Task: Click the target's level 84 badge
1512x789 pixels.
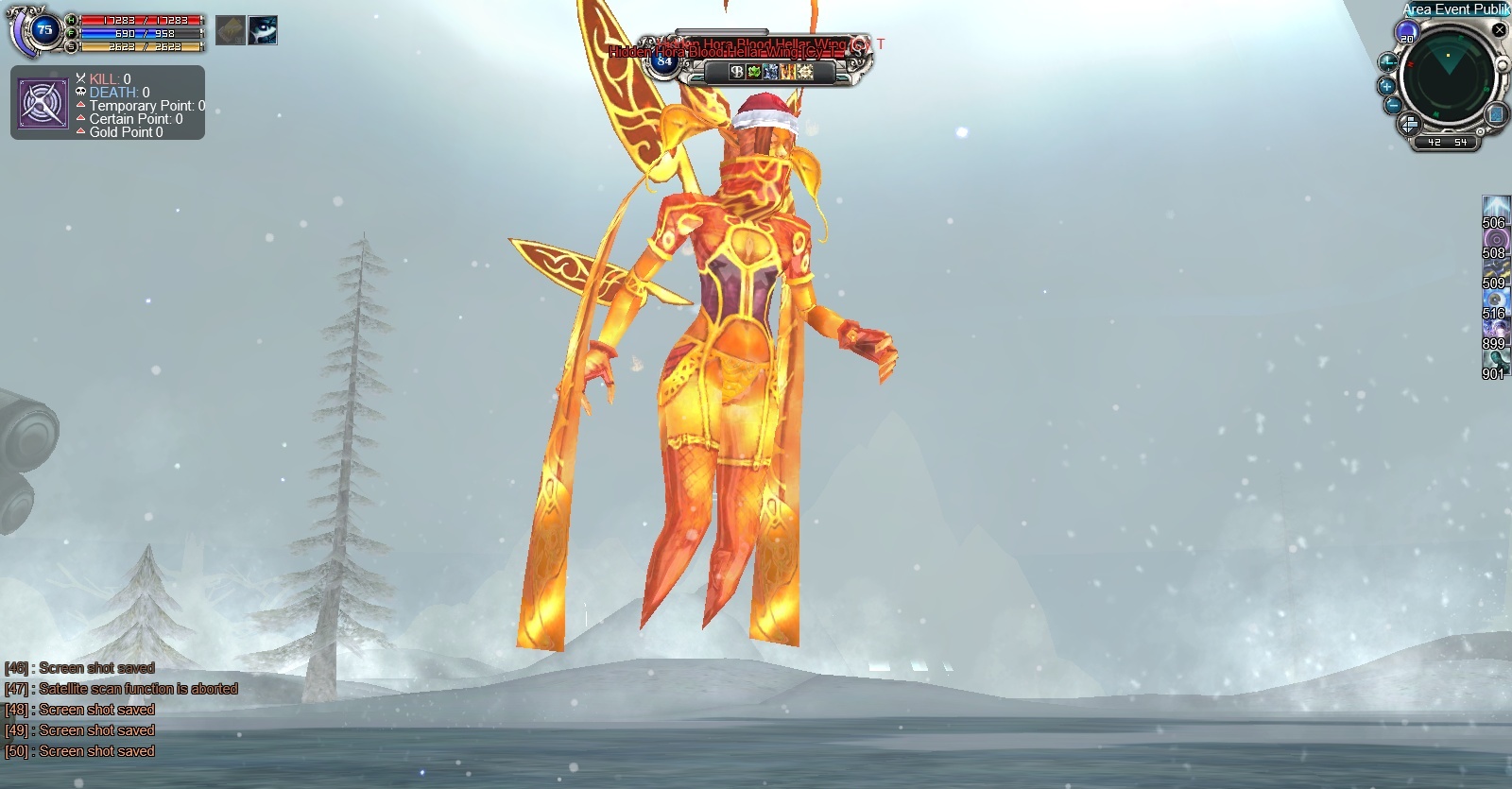Action: coord(664,61)
